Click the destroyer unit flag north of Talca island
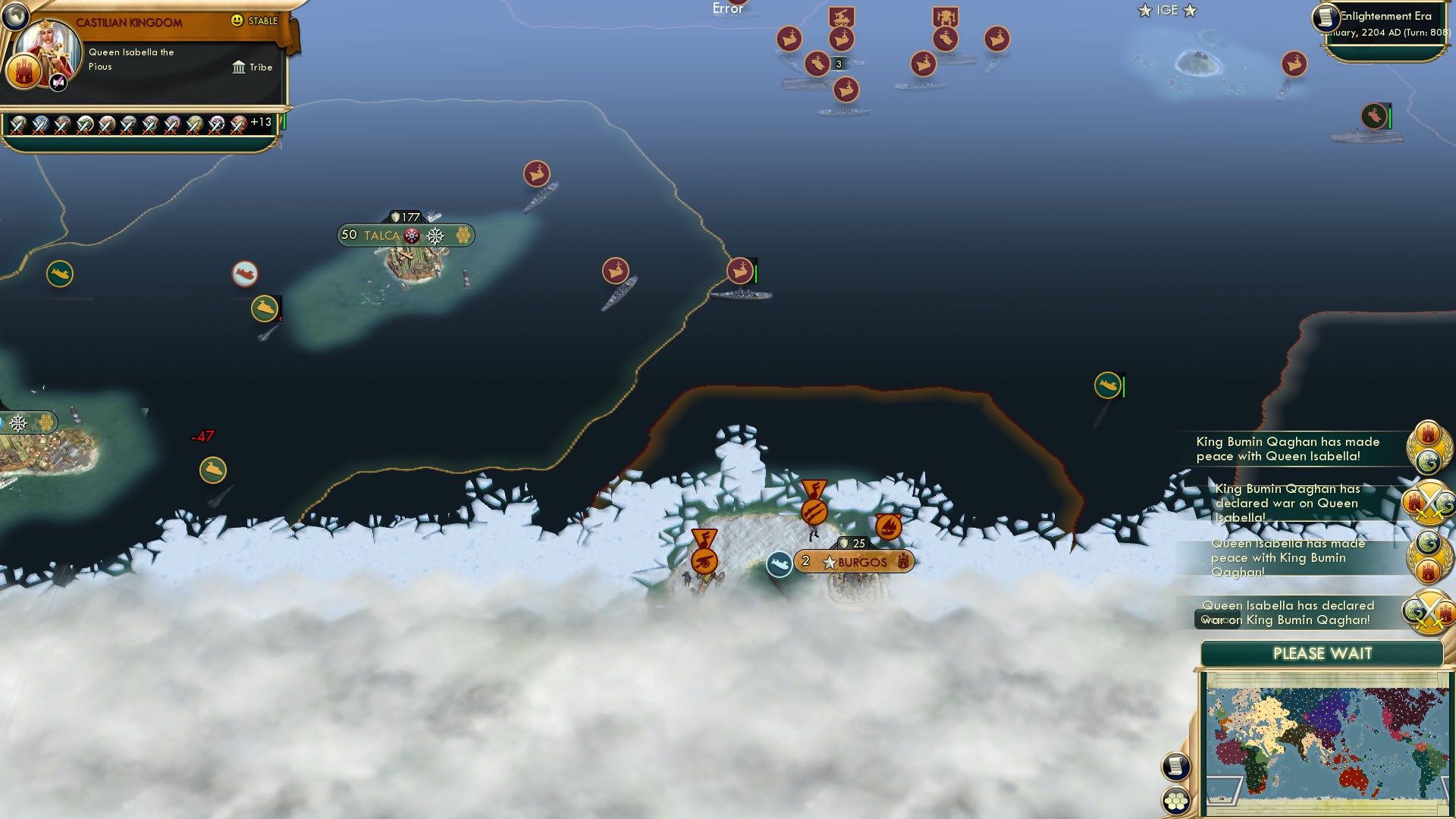 pos(536,174)
